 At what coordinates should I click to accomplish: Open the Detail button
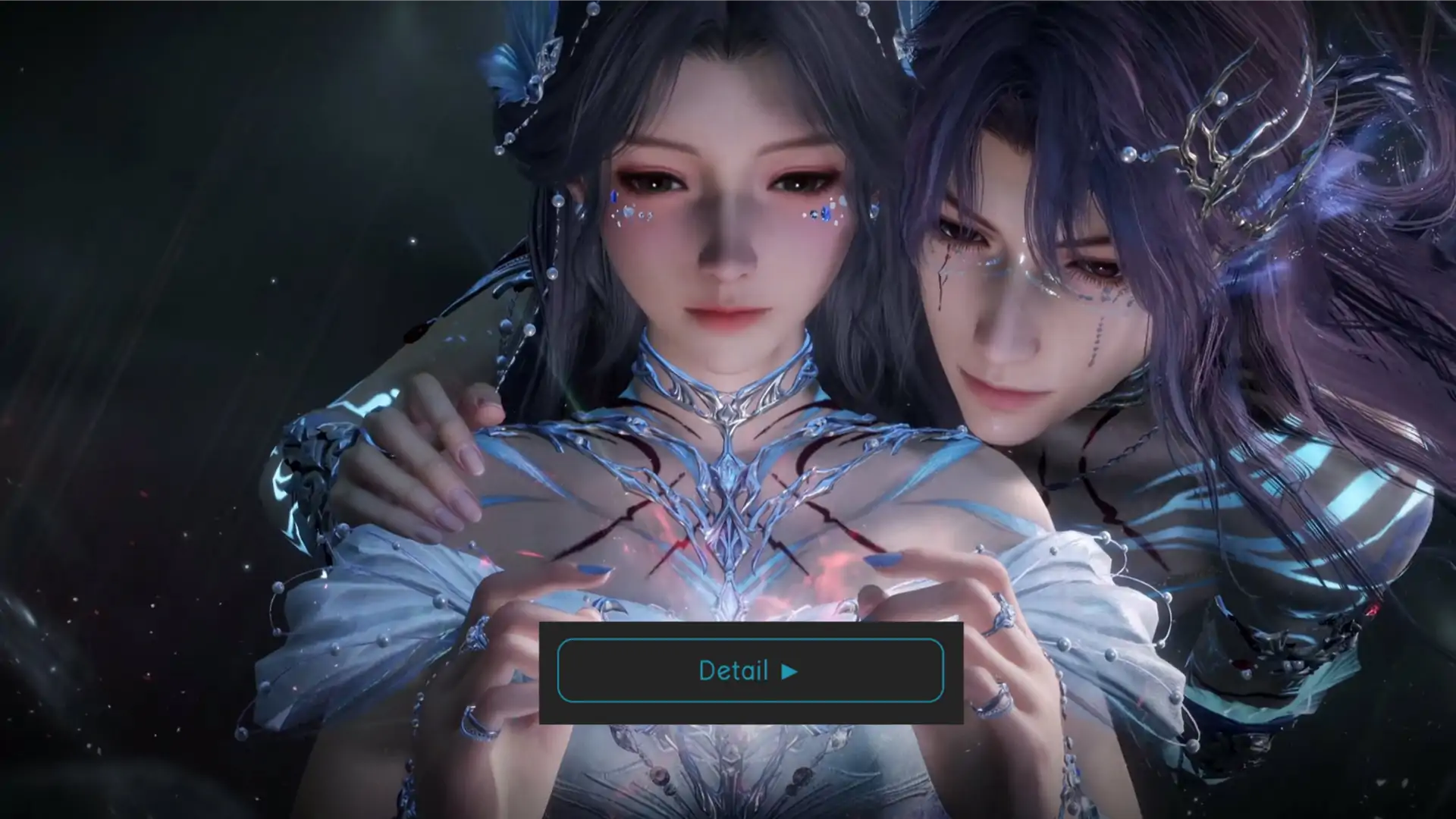[x=749, y=671]
